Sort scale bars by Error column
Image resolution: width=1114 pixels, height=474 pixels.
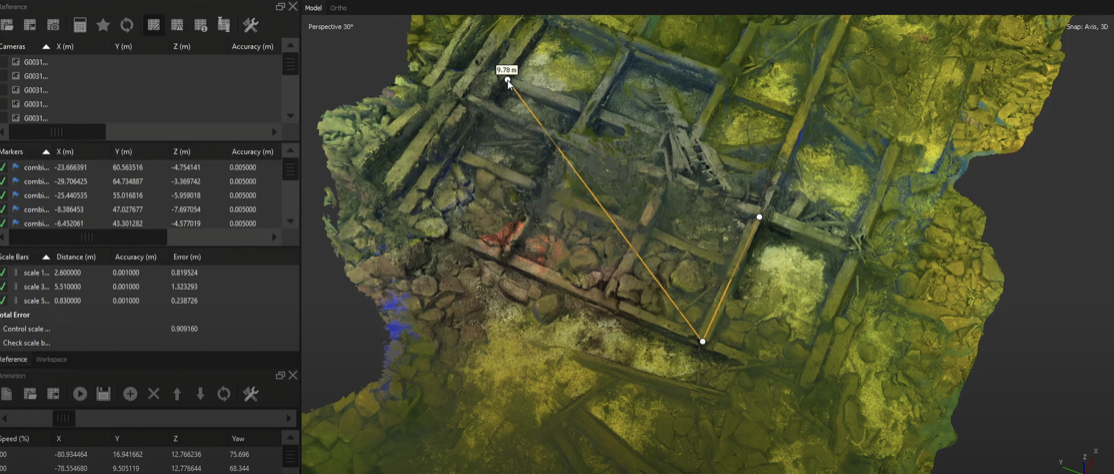(x=187, y=257)
